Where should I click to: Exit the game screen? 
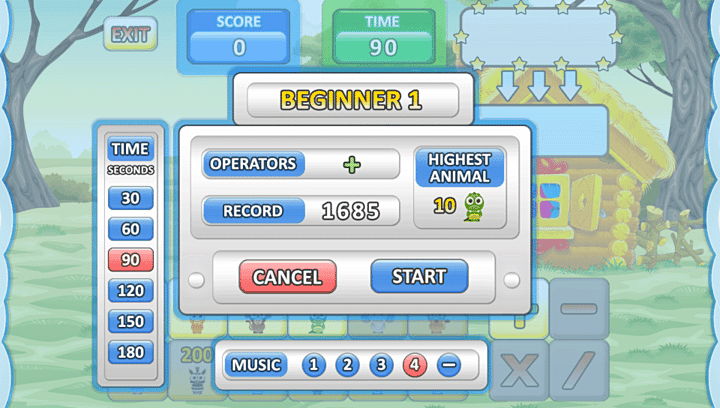coord(130,35)
